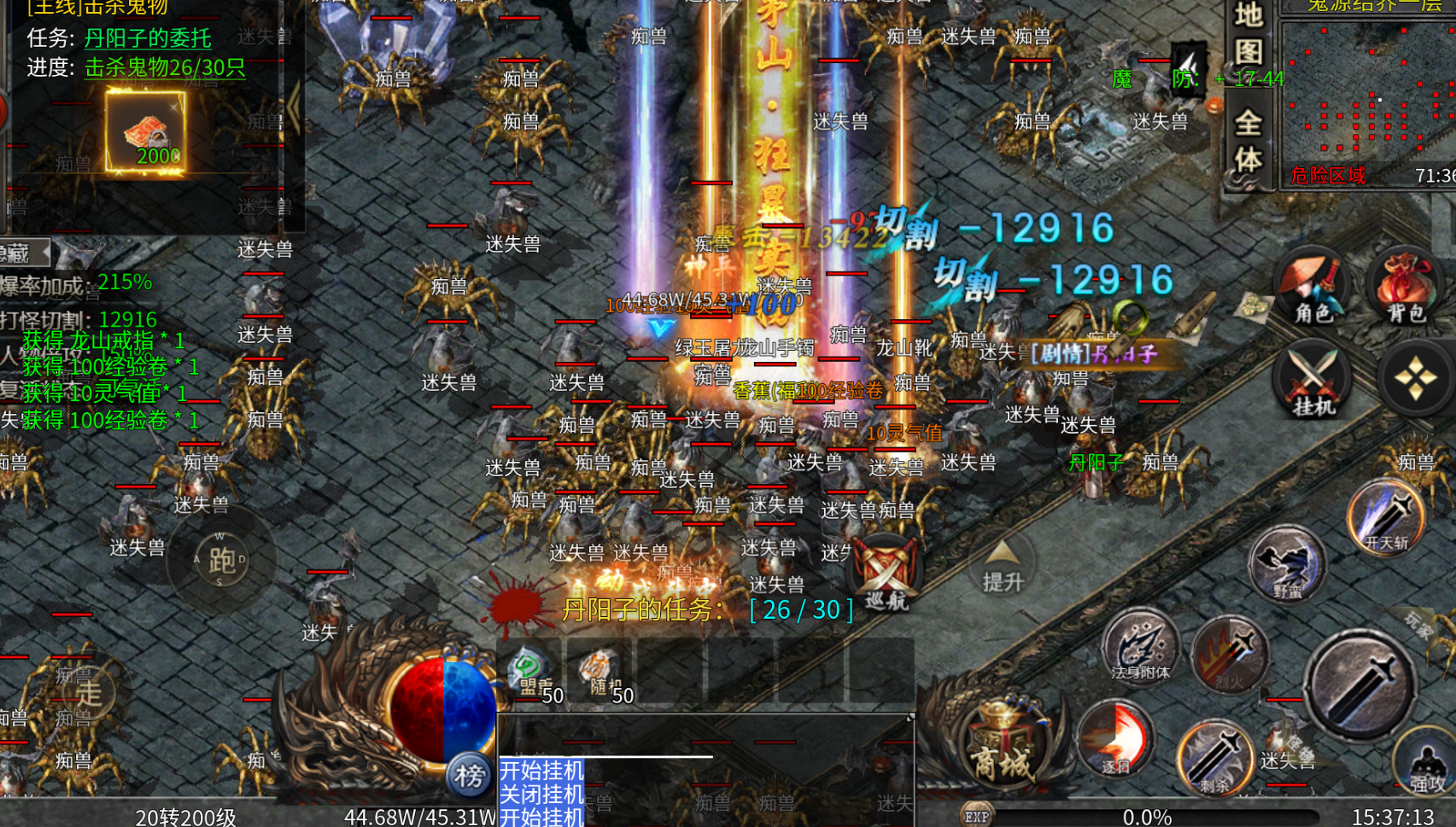Click the four-diamond menu expand button

(1414, 378)
